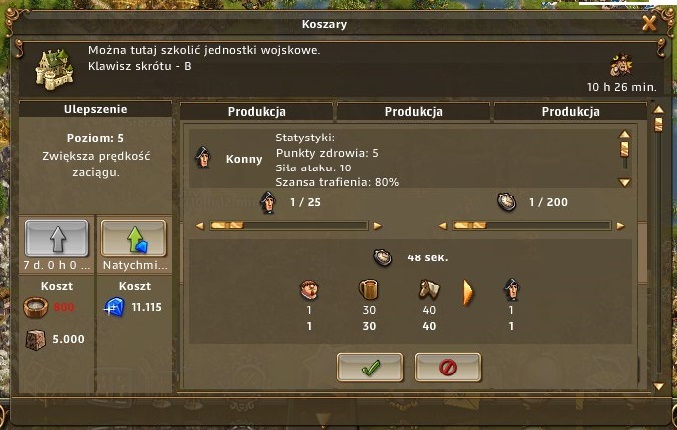The image size is (677, 430).
Task: Choose the instant upgrade button (Natychmiast)
Action: (x=133, y=238)
